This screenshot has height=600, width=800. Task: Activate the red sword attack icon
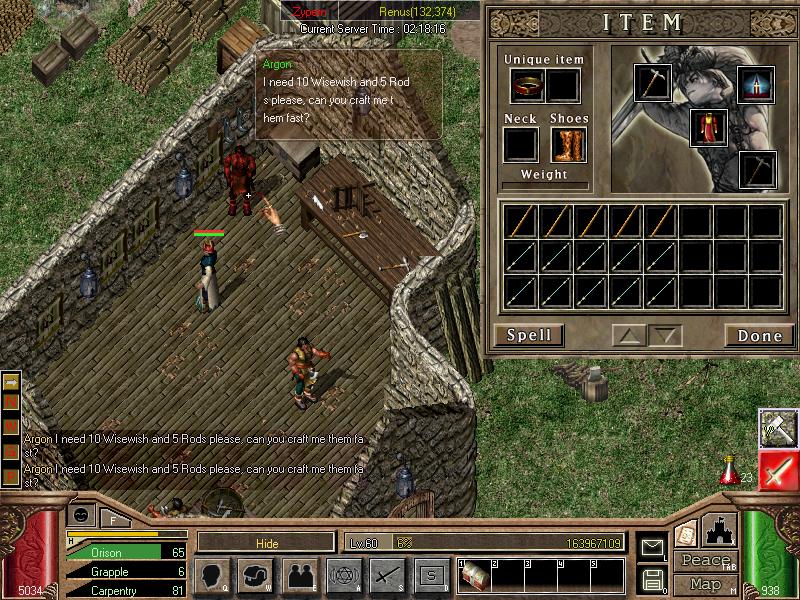pyautogui.click(x=777, y=470)
